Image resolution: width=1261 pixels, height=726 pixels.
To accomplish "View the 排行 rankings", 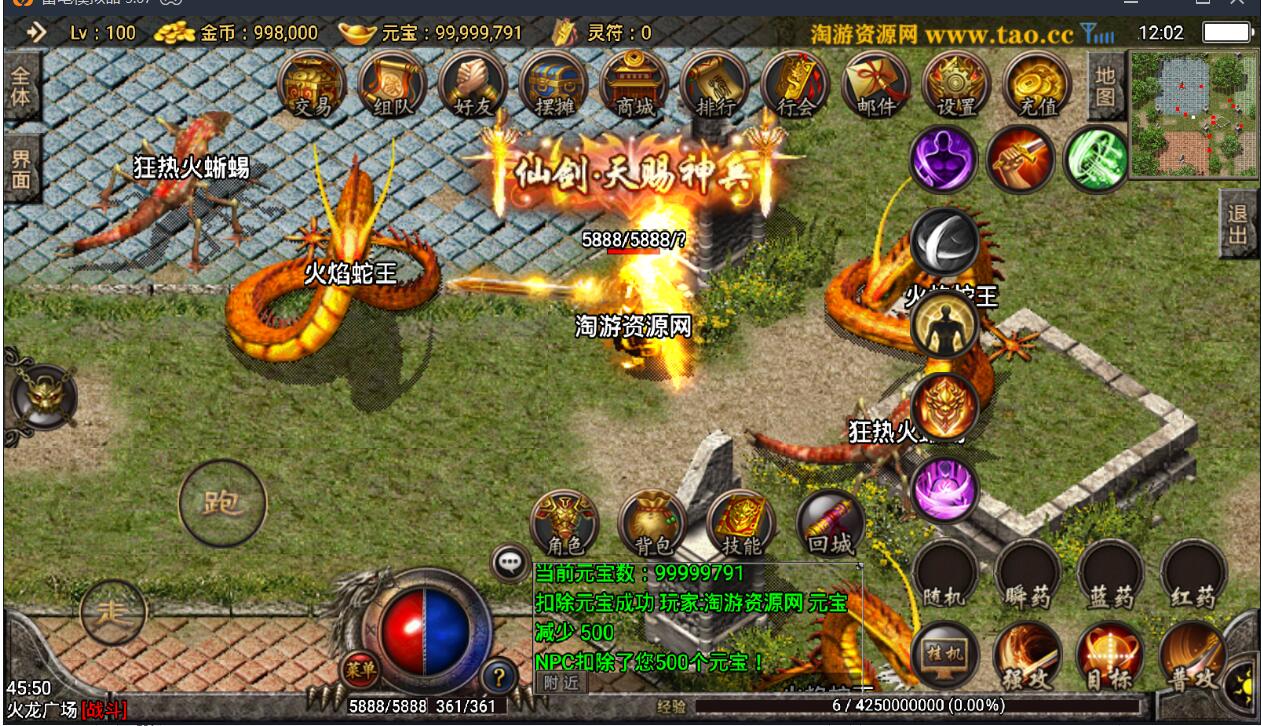I will (x=714, y=85).
